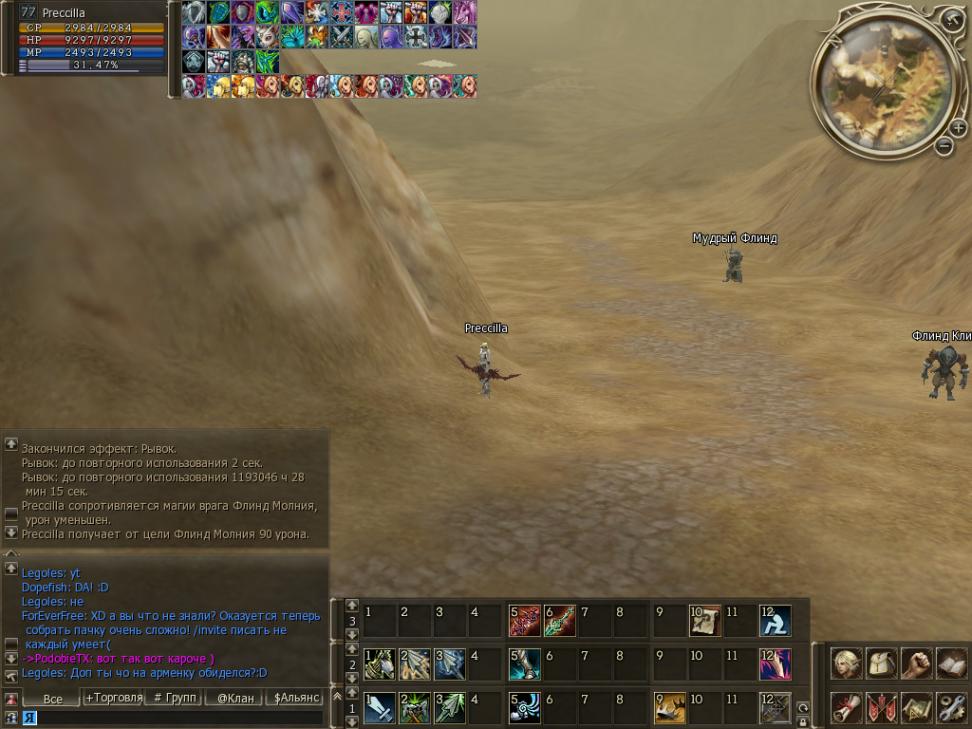Open the inventory bag icon
Screen dimensions: 972x729
coord(882,663)
